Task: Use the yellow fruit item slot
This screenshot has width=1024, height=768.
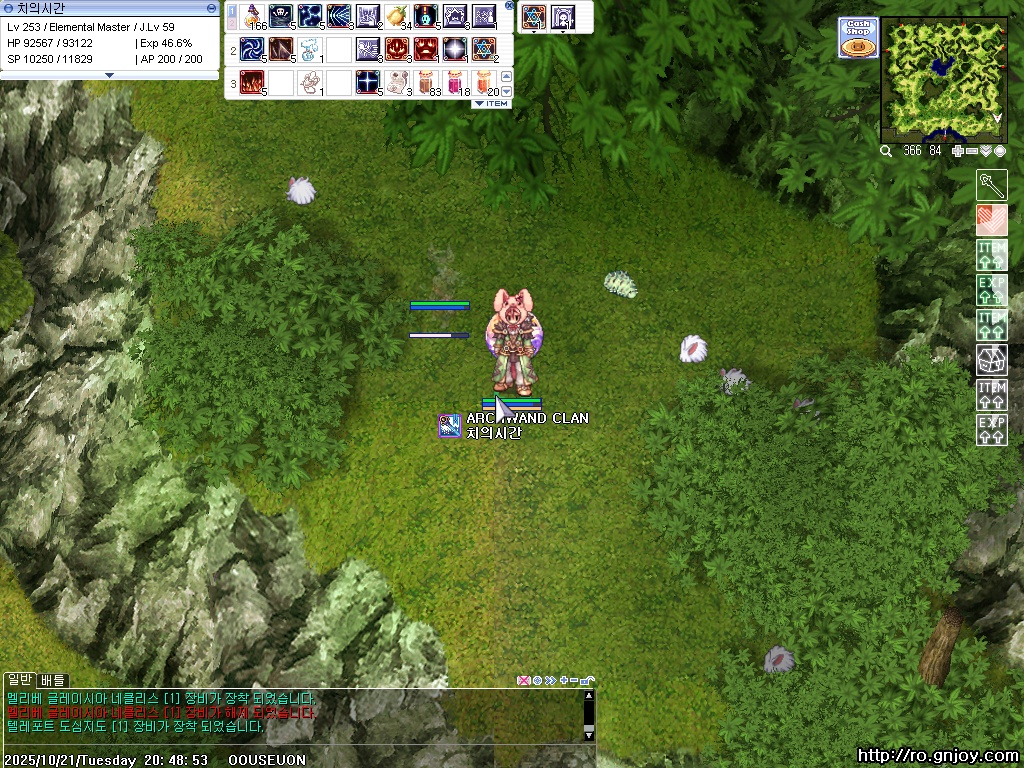Action: click(396, 17)
